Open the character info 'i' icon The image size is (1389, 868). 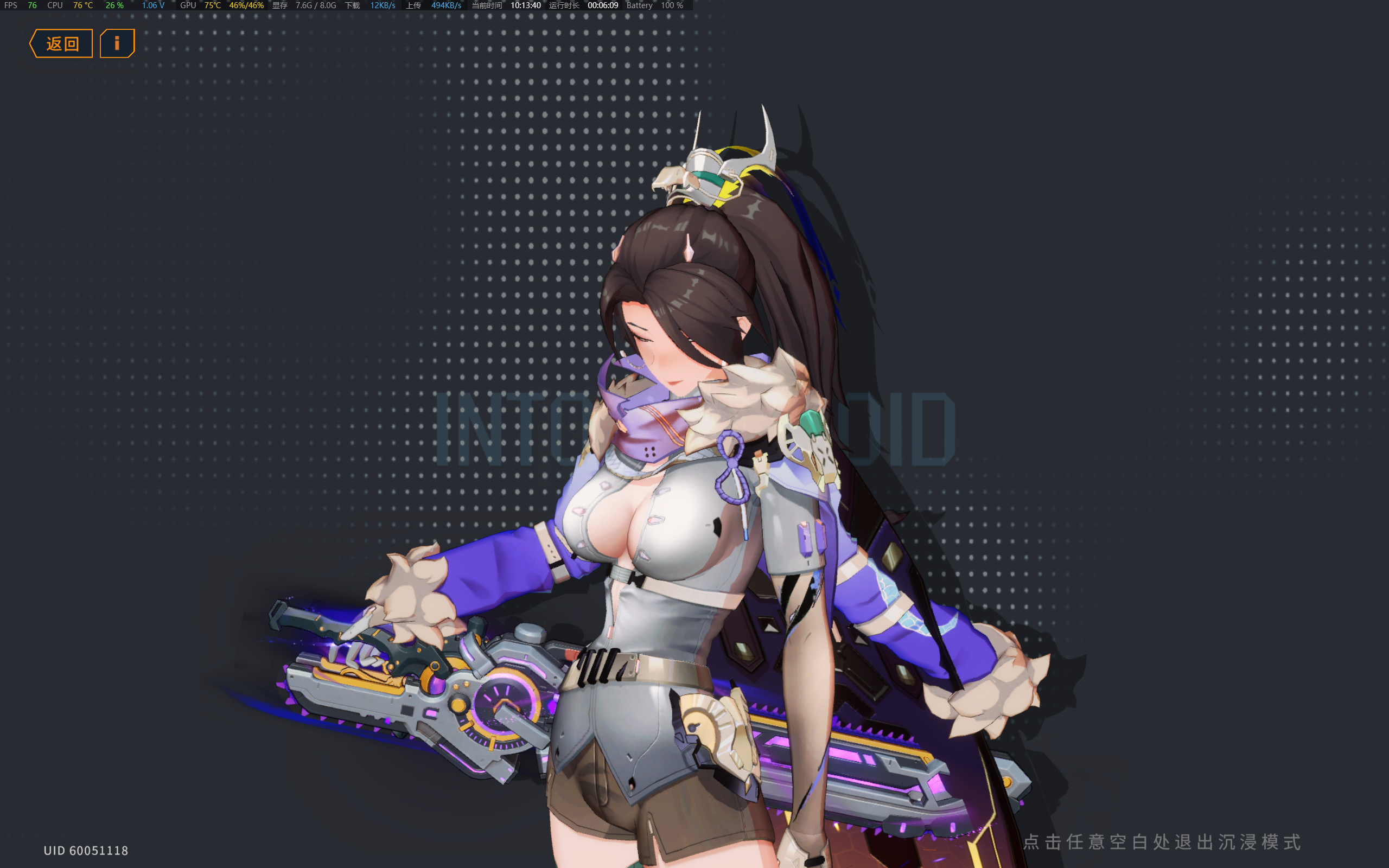pyautogui.click(x=117, y=42)
